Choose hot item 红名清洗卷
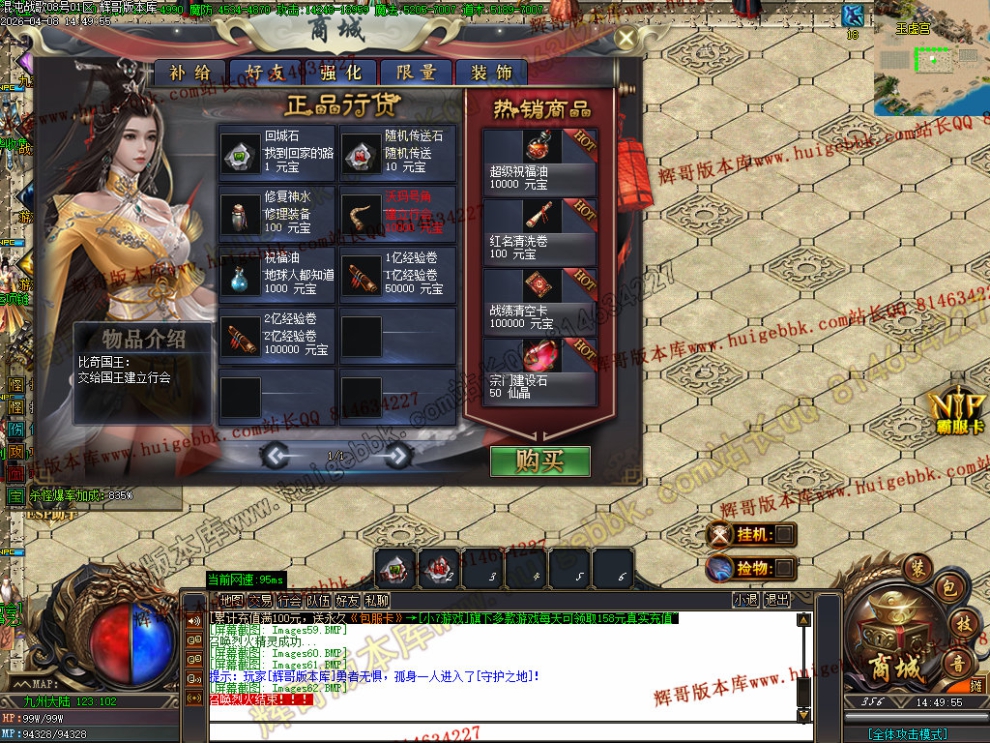Image resolution: width=990 pixels, height=743 pixels. point(540,230)
